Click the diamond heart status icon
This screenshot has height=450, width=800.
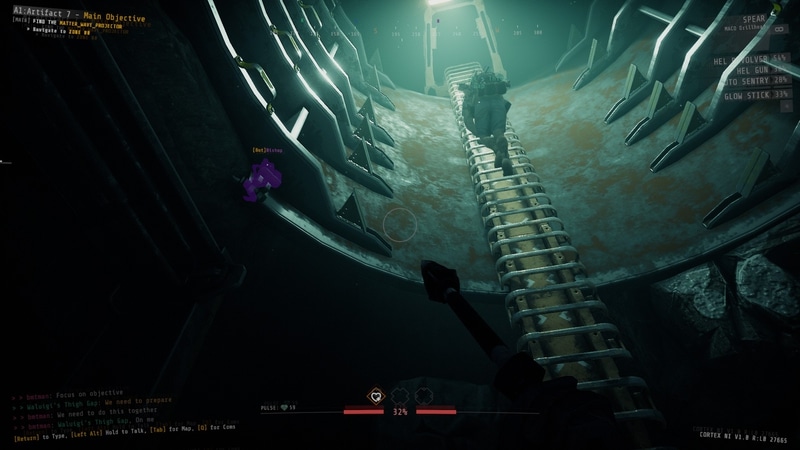pyautogui.click(x=376, y=396)
